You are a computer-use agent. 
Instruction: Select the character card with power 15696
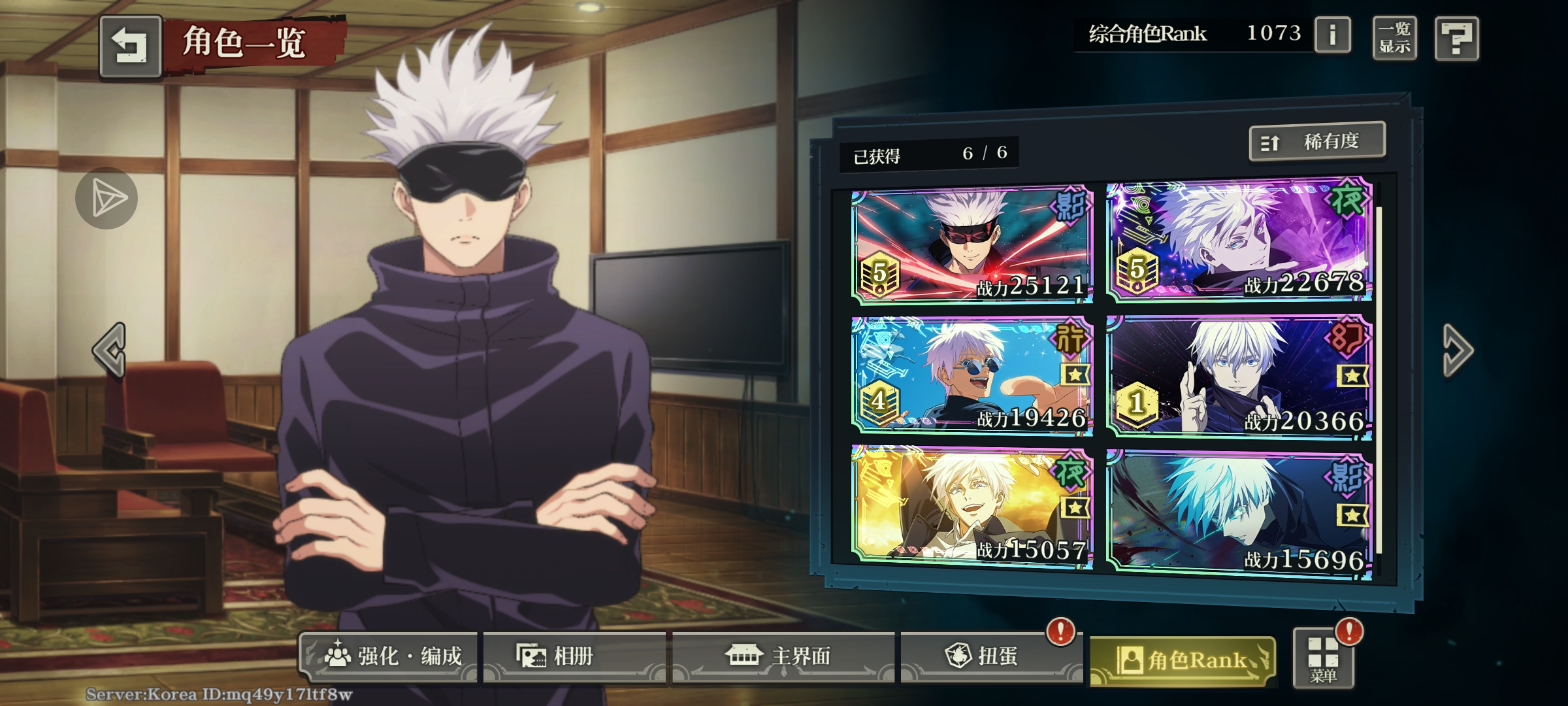point(1239,514)
